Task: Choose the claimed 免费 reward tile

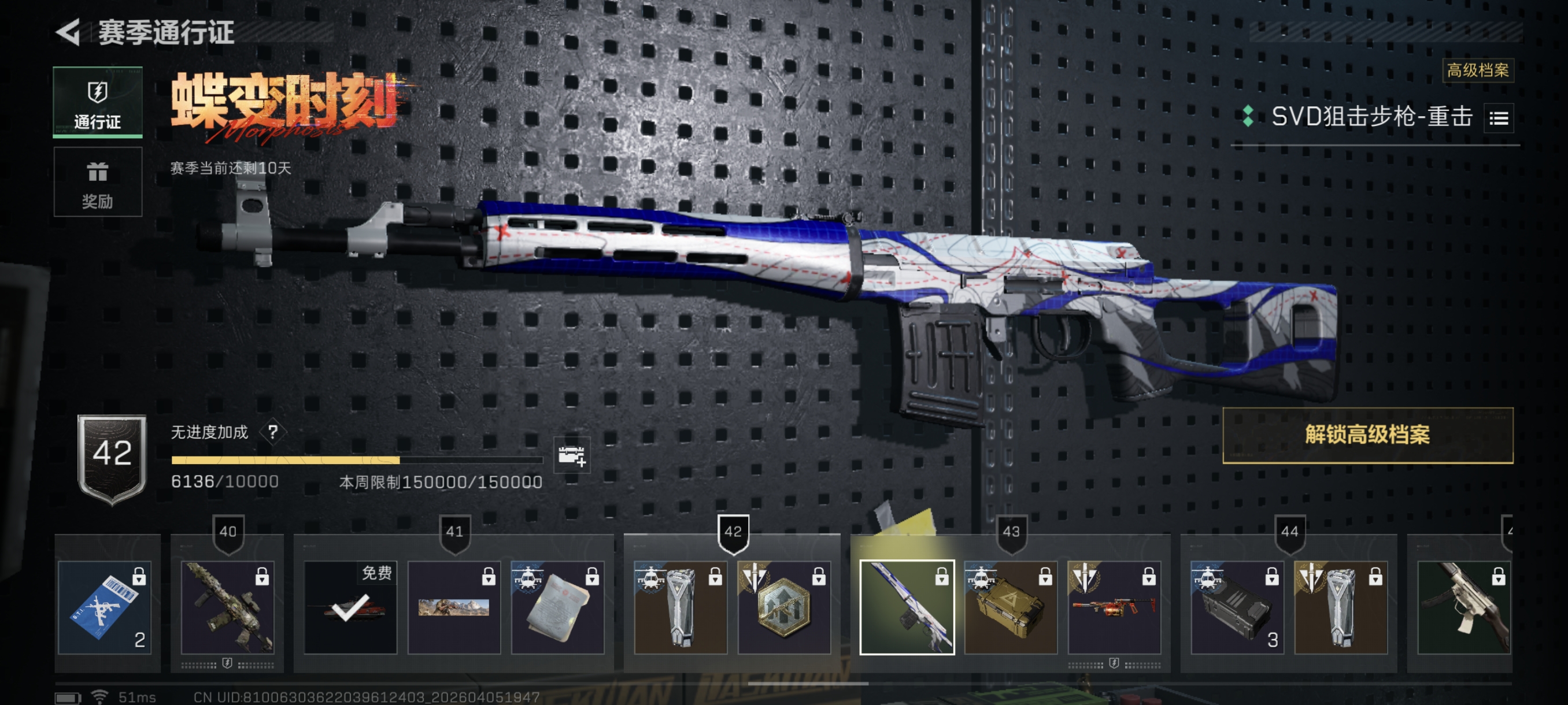Action: pos(350,607)
